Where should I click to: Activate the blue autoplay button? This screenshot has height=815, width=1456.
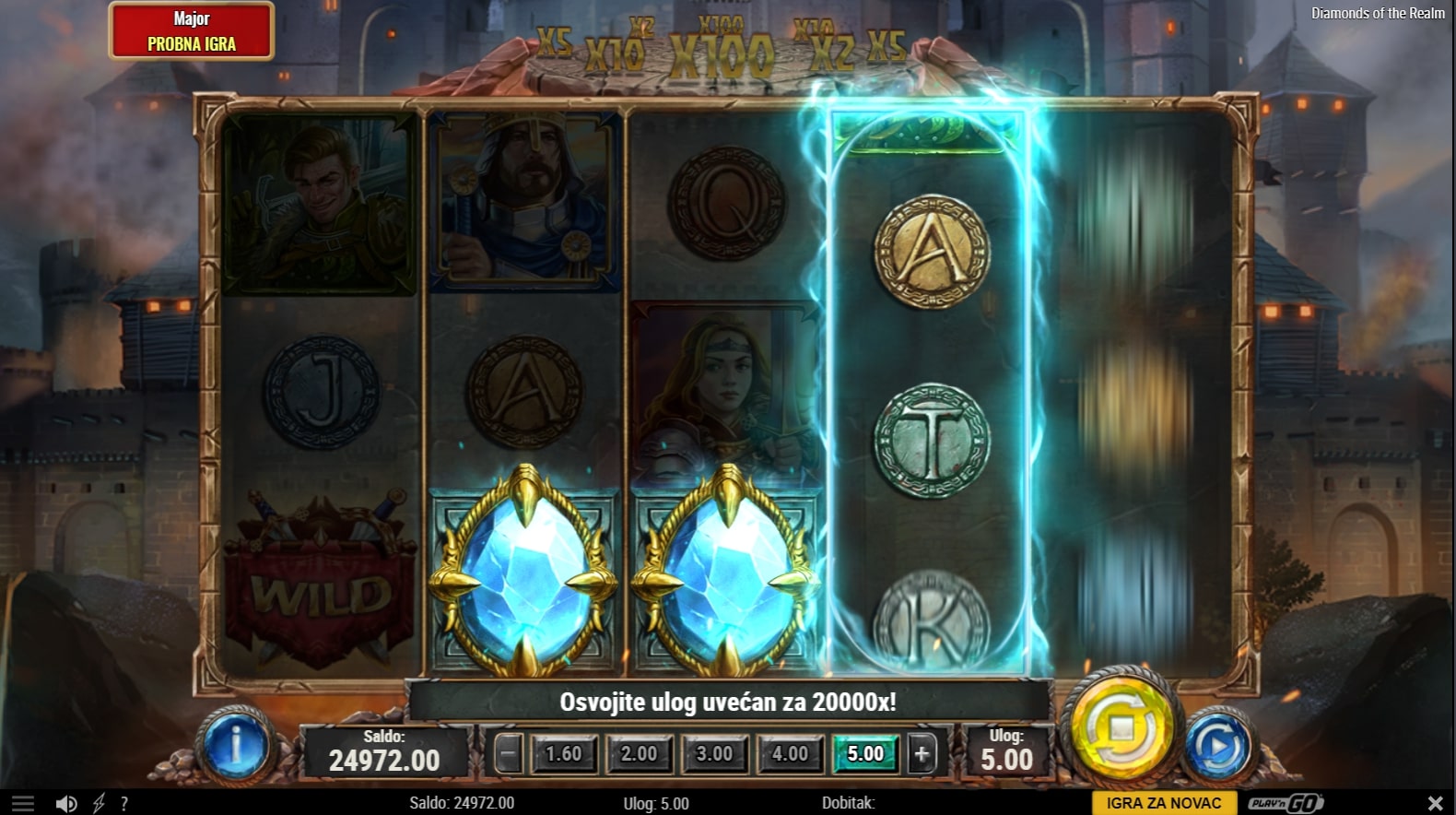click(1217, 745)
